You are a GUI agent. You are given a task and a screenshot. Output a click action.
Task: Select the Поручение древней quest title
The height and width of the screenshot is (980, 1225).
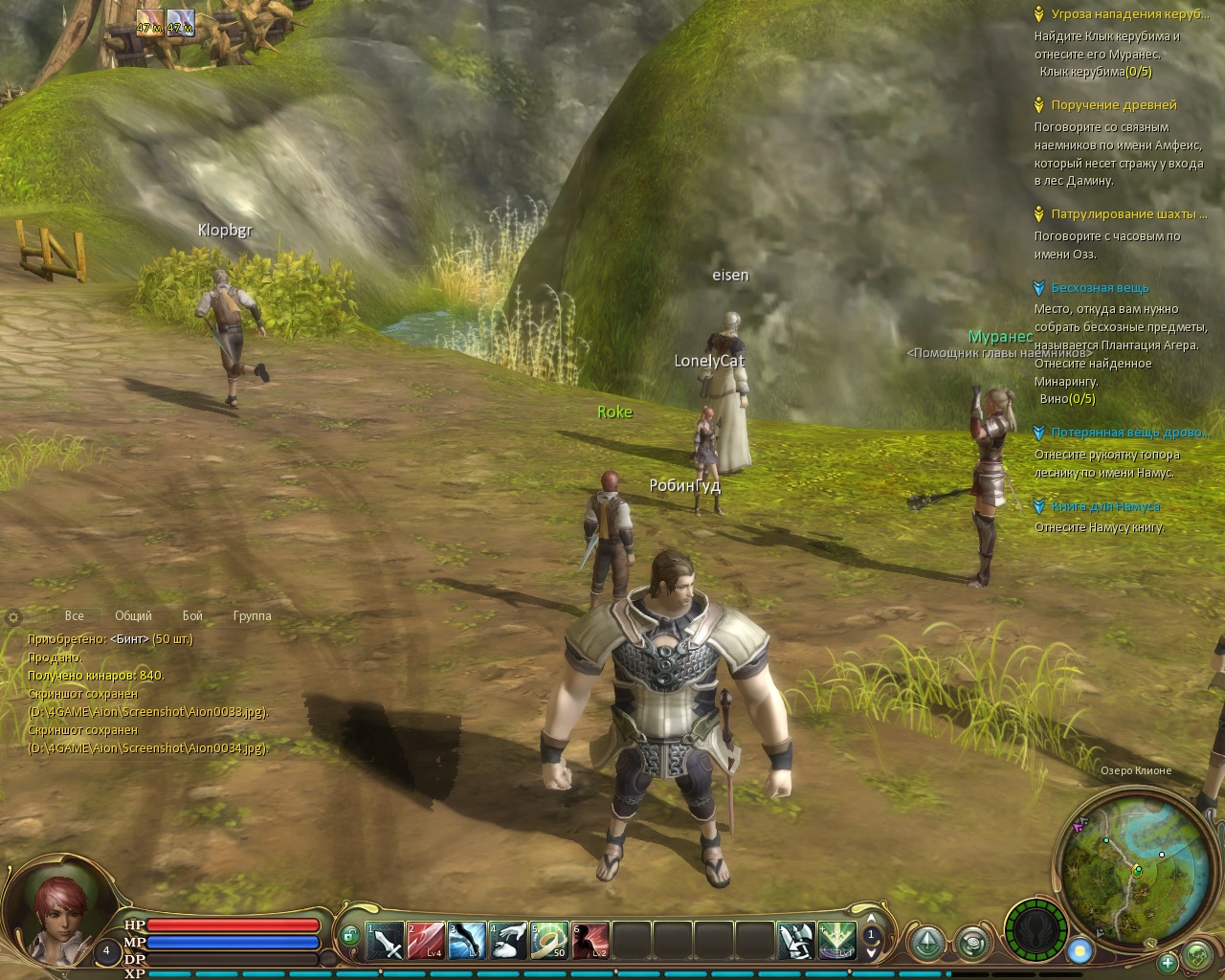click(1113, 105)
